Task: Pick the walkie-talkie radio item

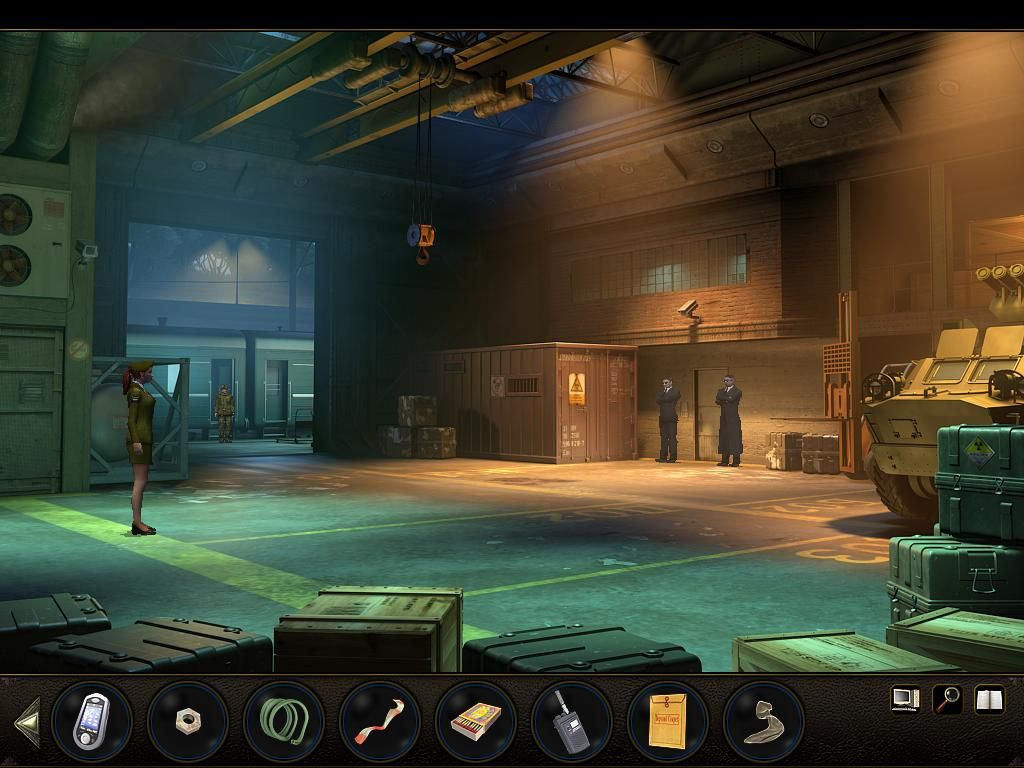Action: (571, 720)
